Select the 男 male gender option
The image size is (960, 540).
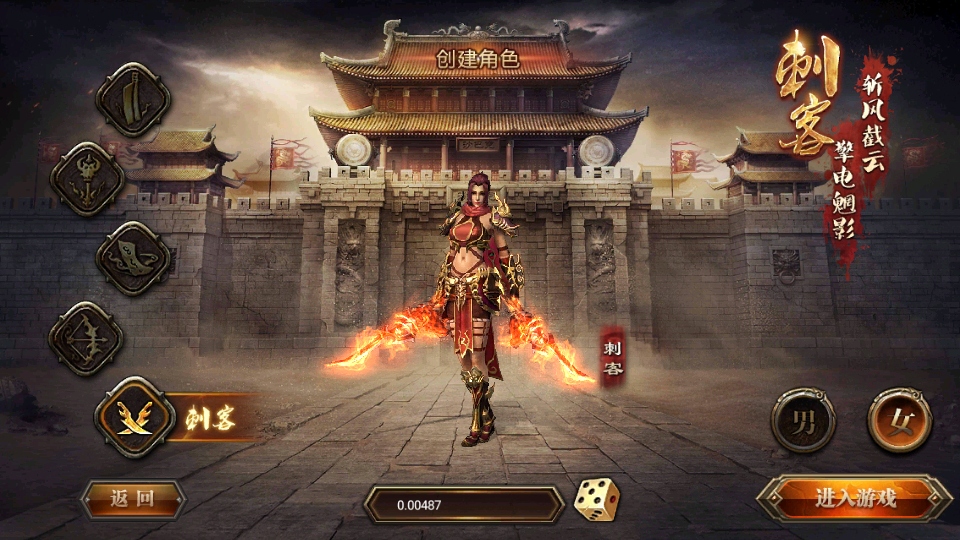(803, 420)
